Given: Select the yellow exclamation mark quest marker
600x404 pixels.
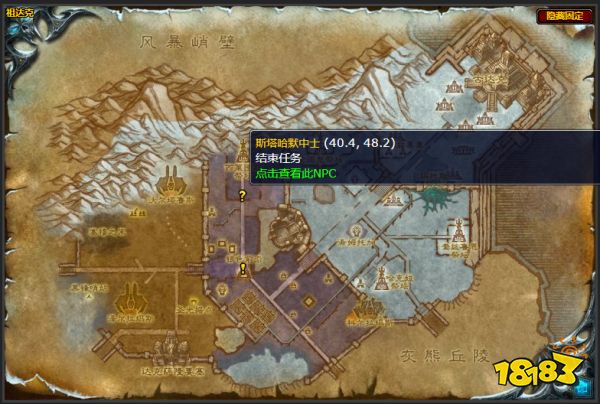Looking at the screenshot, I should coord(243,268).
